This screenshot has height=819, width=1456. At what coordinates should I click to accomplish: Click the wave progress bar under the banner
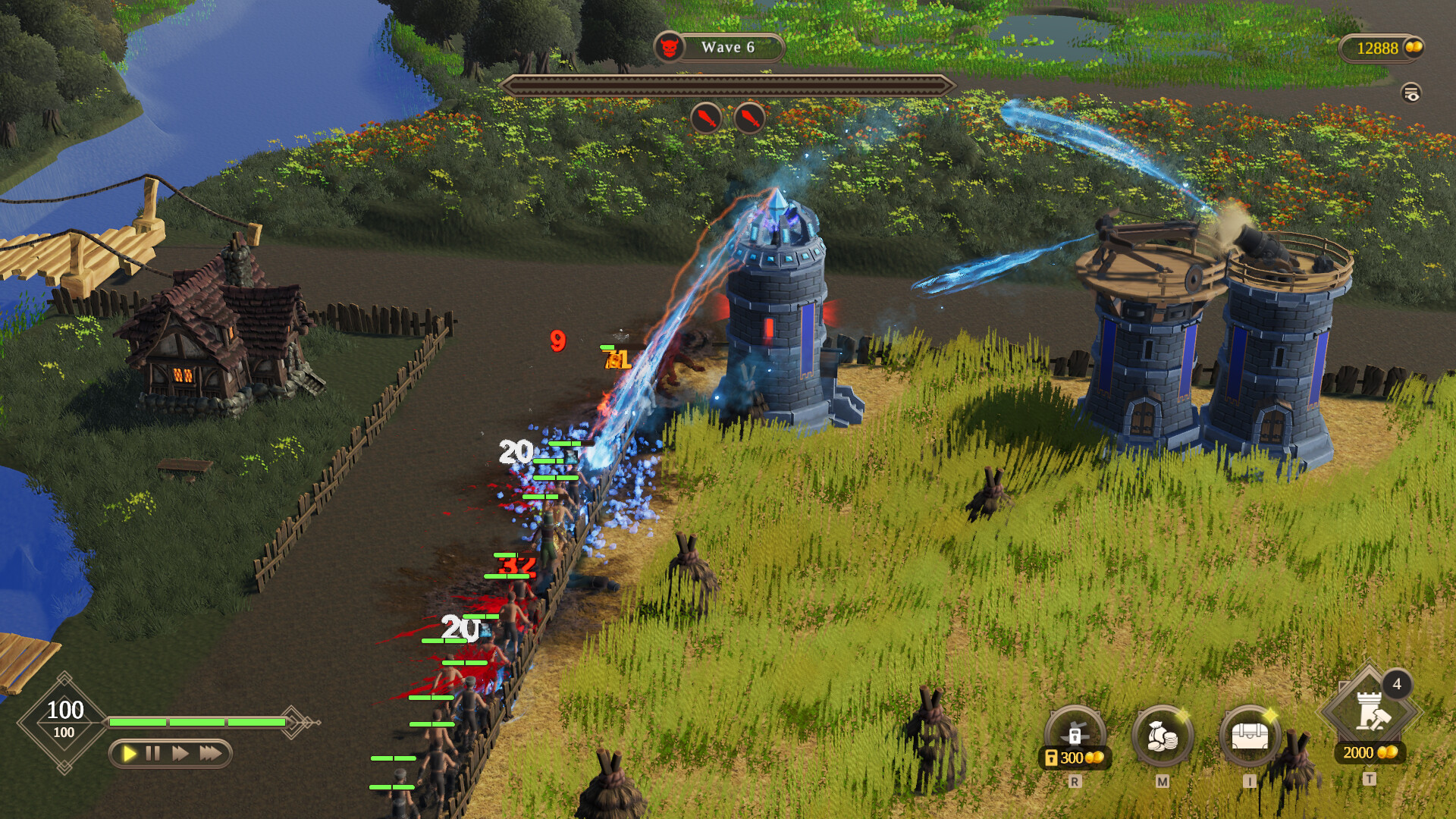click(730, 86)
